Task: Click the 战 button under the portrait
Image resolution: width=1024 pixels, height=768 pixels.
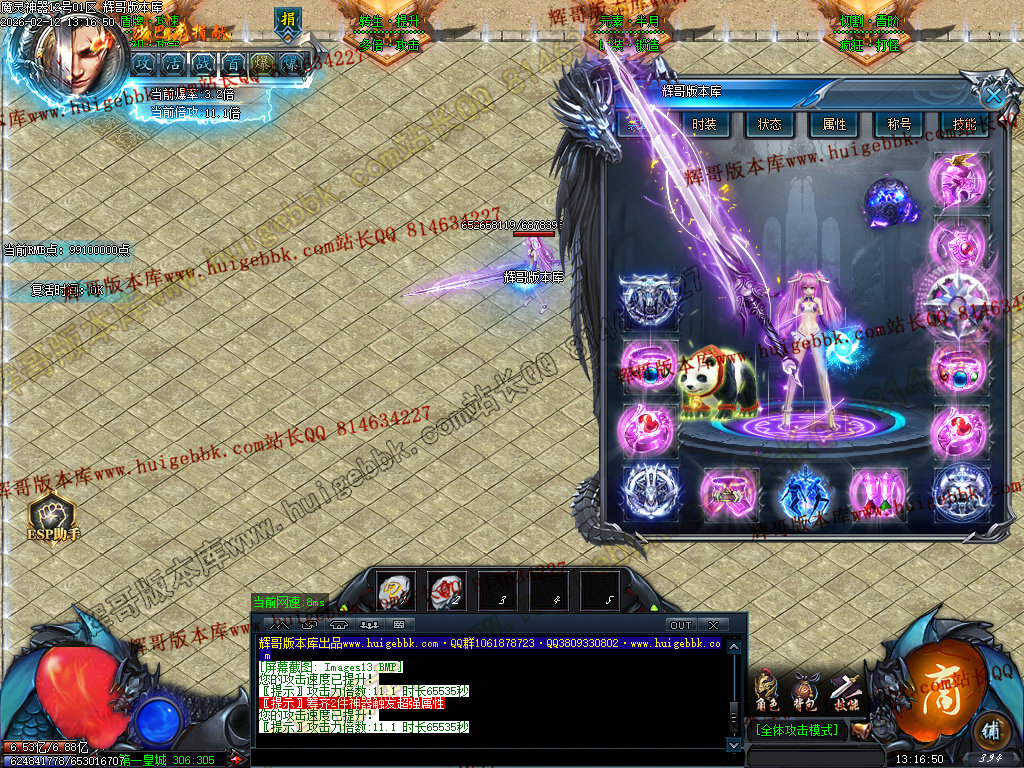Action: [x=203, y=63]
